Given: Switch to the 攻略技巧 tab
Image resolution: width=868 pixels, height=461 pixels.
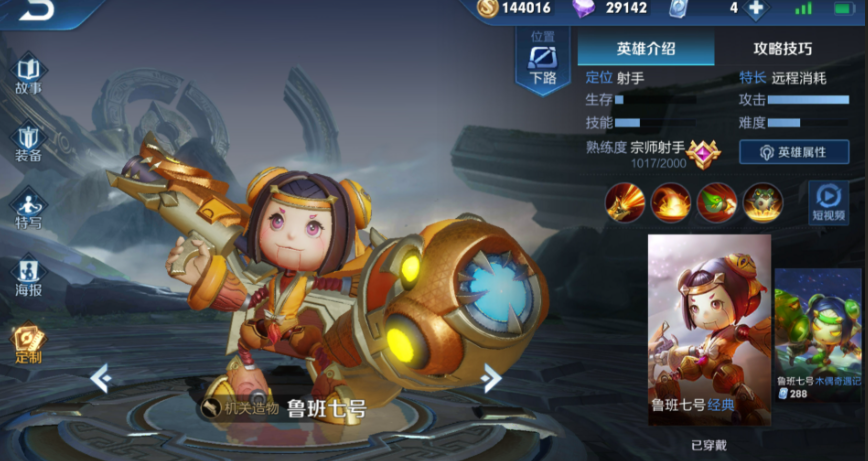Looking at the screenshot, I should tap(782, 48).
